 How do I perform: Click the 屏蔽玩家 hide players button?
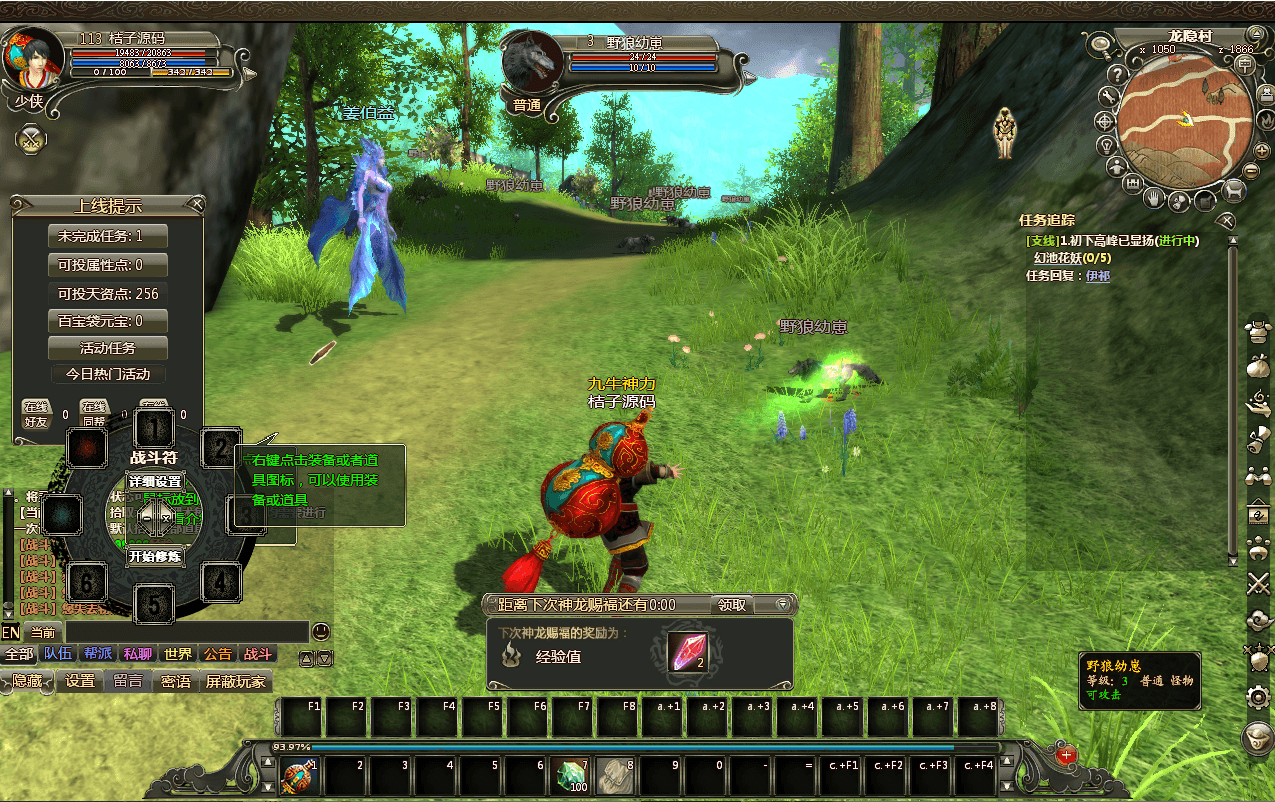(236, 681)
